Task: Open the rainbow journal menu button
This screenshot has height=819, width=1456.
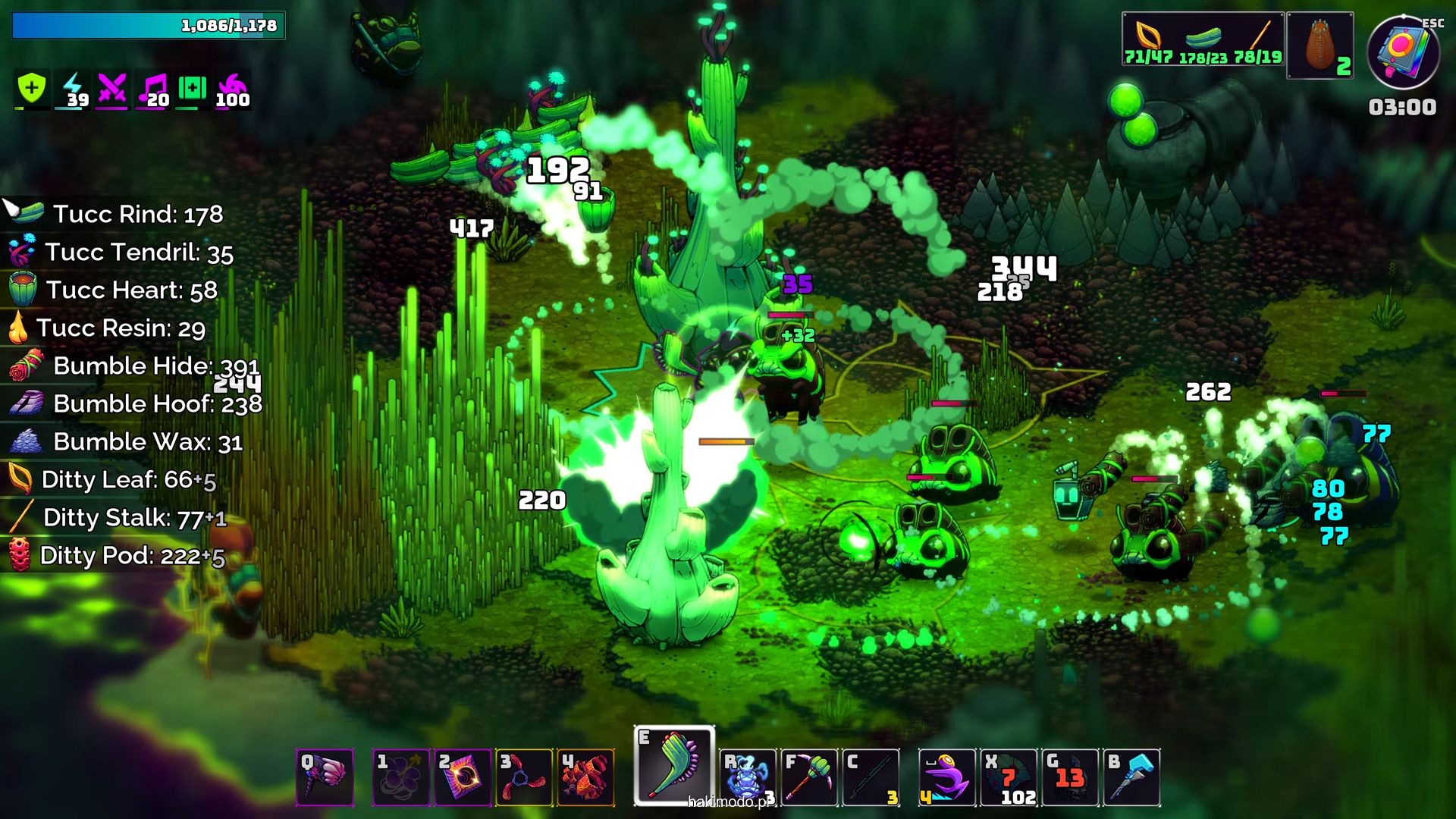Action: pyautogui.click(x=1402, y=52)
